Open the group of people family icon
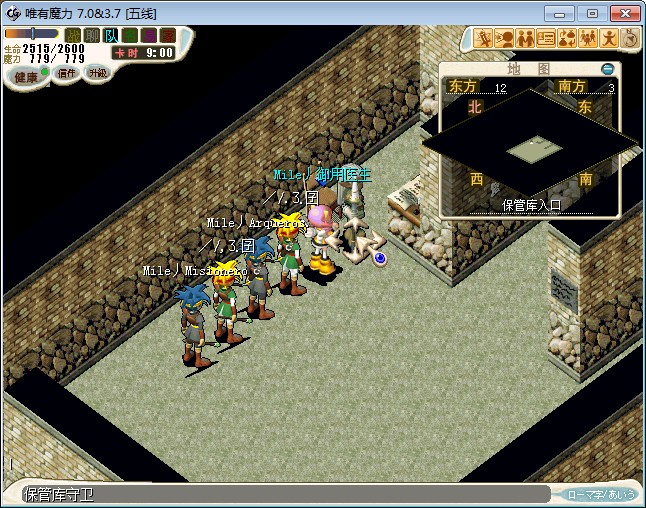 (588, 39)
